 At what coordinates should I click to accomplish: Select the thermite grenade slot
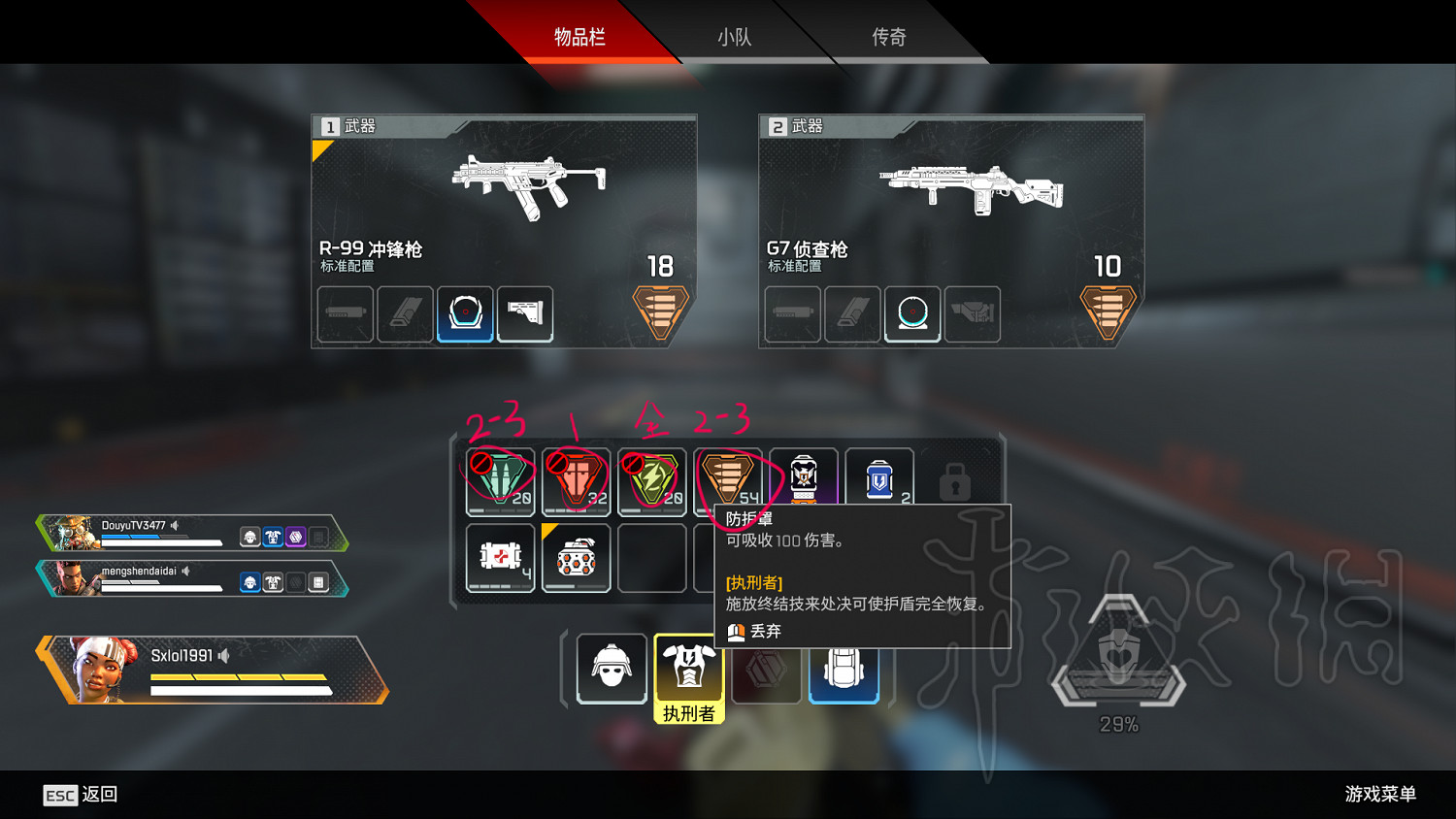576,558
